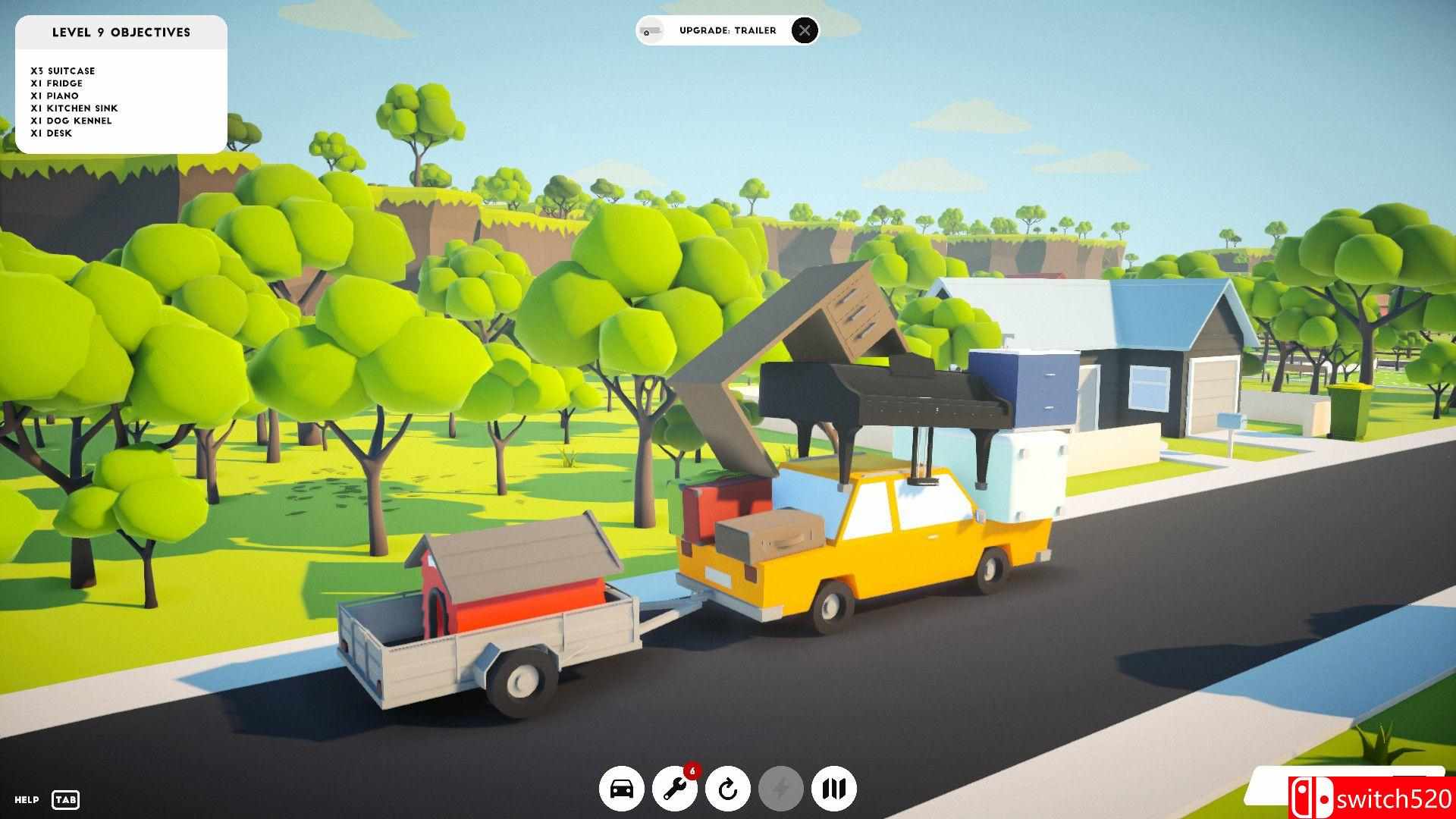Select the Level 9 Objectives panel header

(x=121, y=33)
